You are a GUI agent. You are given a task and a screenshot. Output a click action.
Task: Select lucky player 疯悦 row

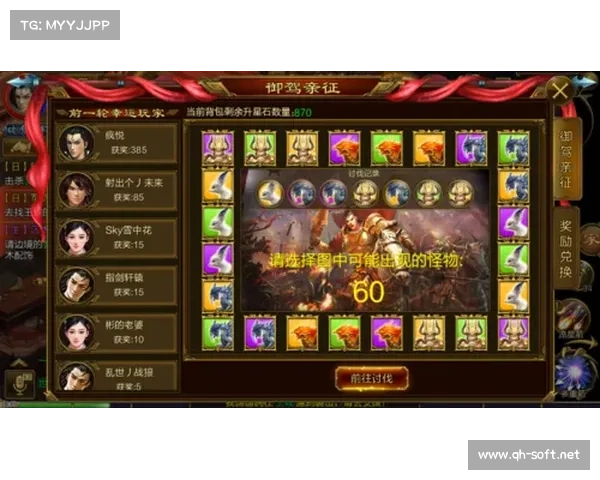(x=116, y=143)
